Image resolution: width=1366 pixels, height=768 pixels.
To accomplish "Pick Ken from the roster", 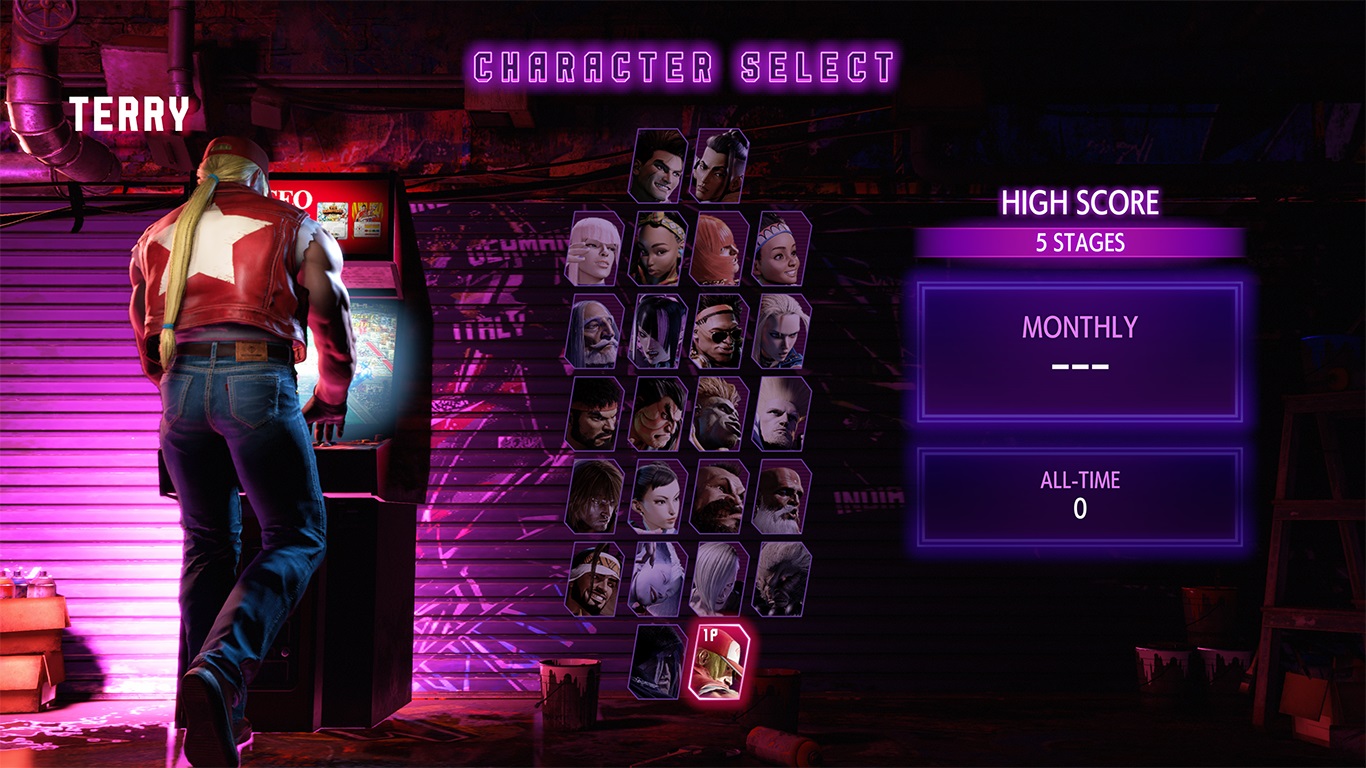I will (x=596, y=497).
